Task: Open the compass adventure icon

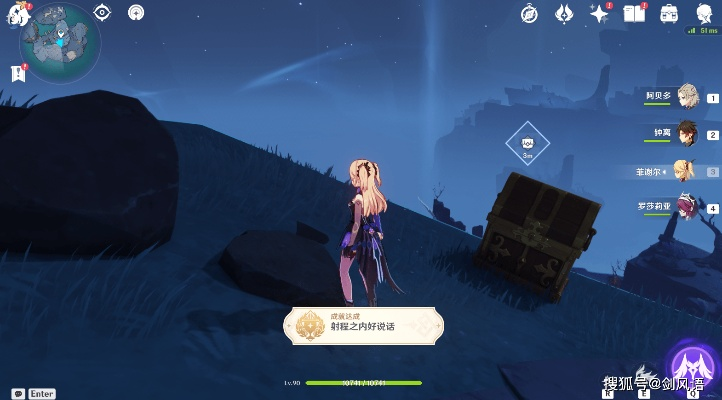Action: point(531,13)
